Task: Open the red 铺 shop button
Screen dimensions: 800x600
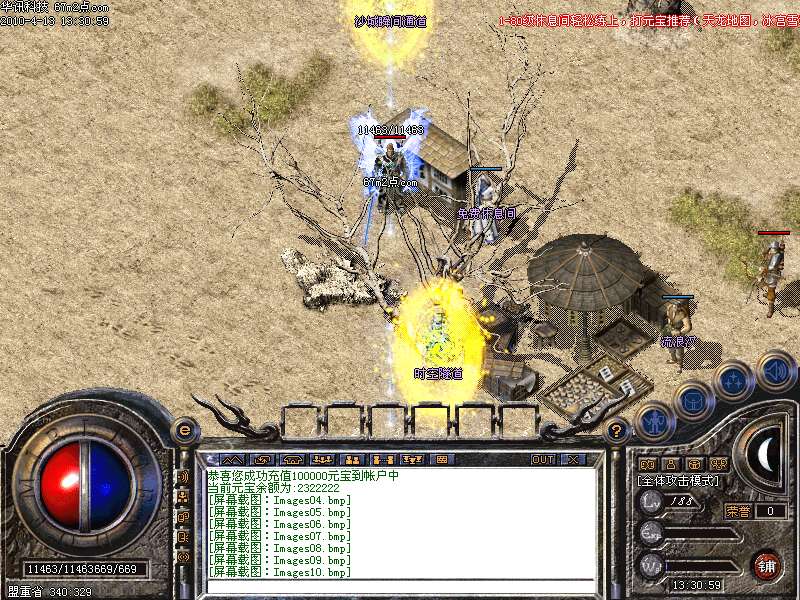Action: pos(767,564)
